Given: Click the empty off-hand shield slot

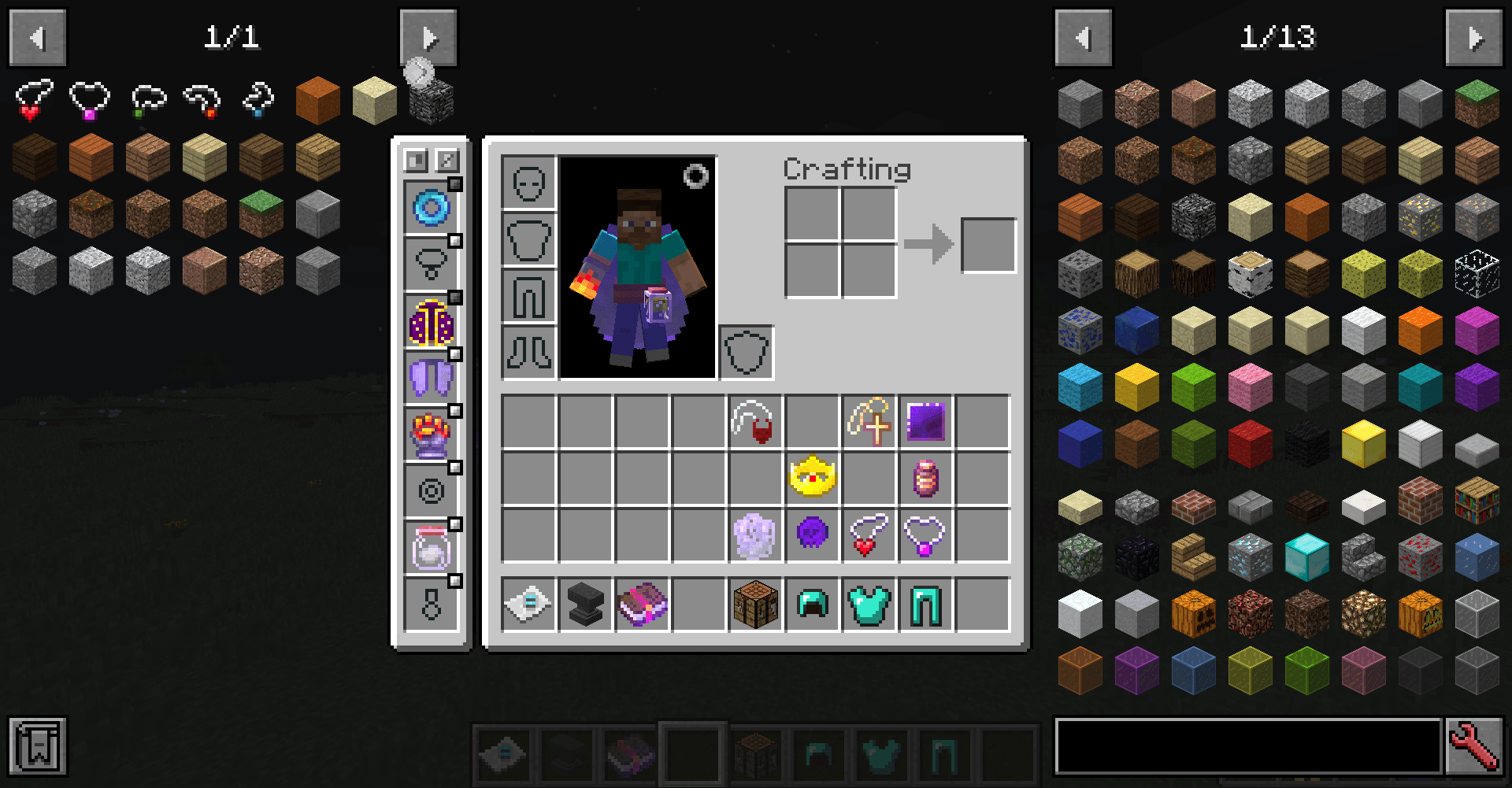Looking at the screenshot, I should [745, 353].
